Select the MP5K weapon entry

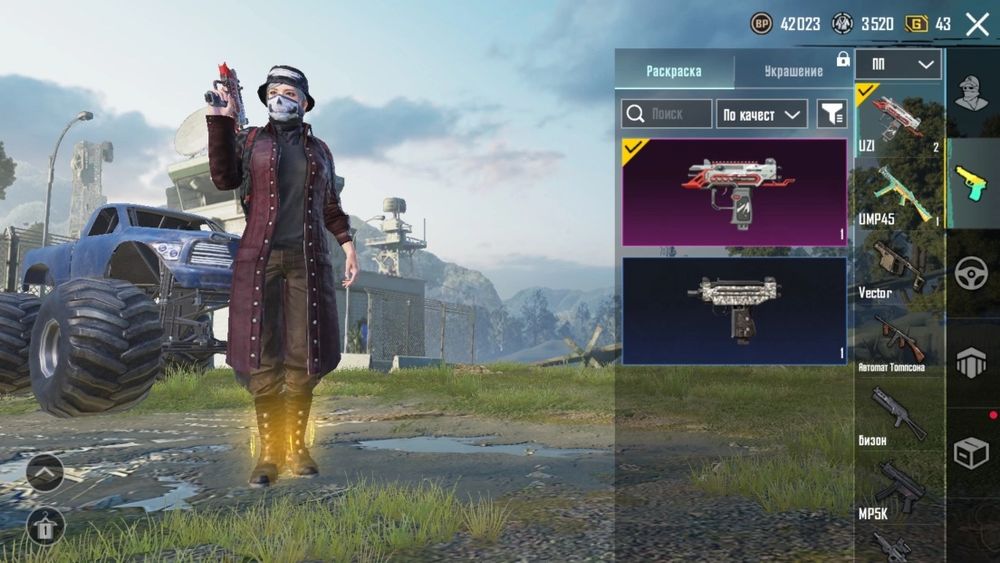coord(899,488)
